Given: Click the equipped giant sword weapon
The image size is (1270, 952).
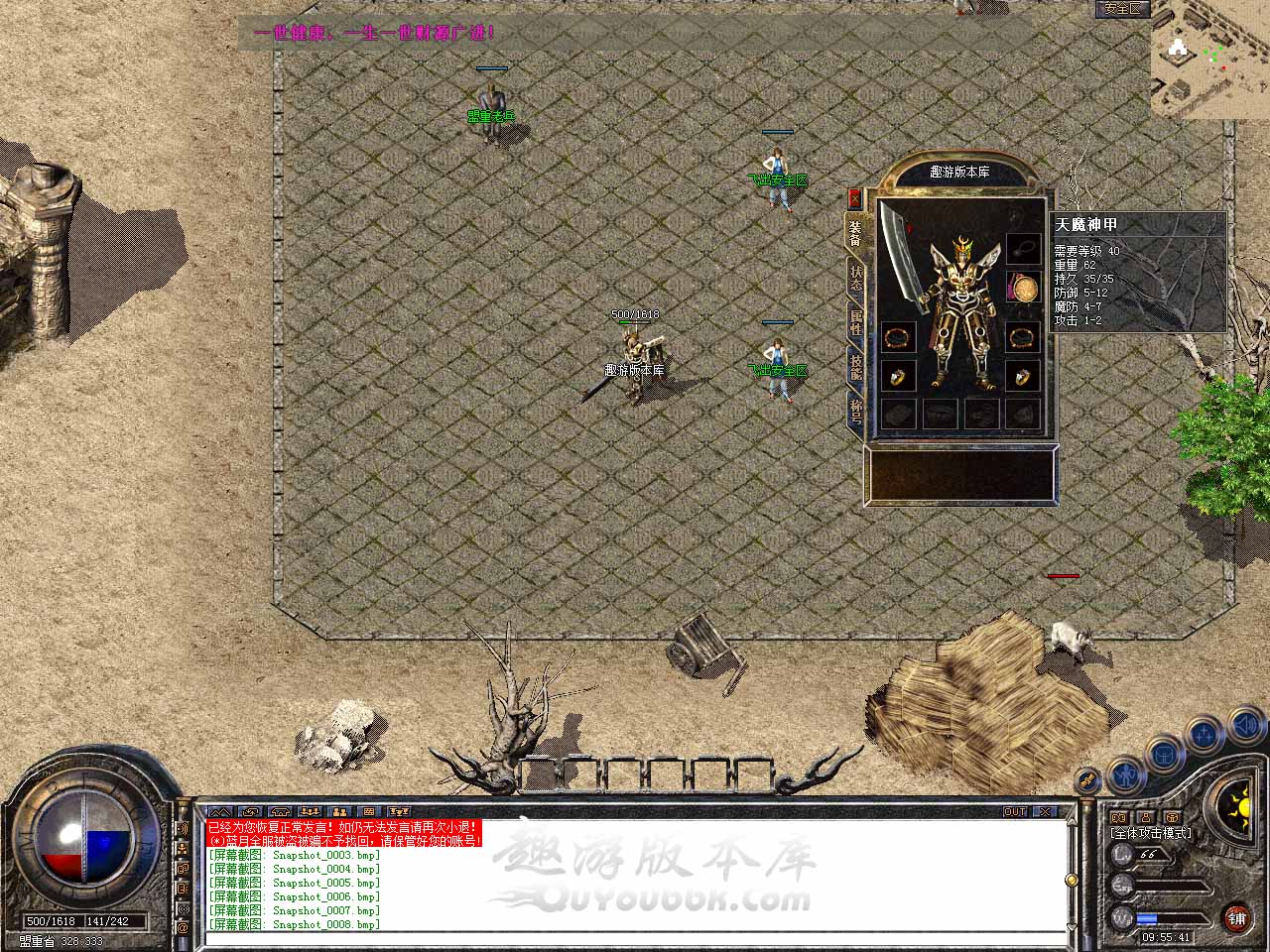Looking at the screenshot, I should click(x=901, y=256).
